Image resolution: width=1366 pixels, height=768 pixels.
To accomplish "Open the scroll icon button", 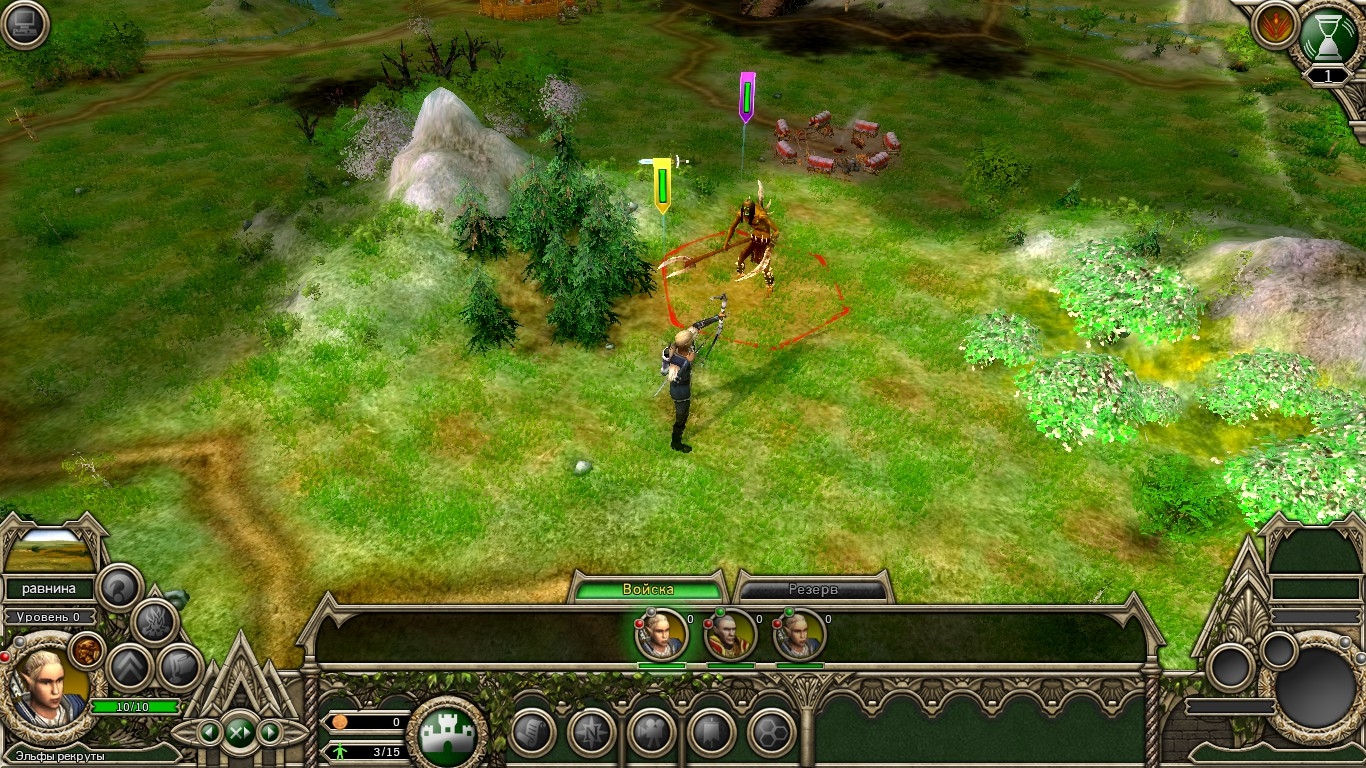I will pyautogui.click(x=532, y=732).
